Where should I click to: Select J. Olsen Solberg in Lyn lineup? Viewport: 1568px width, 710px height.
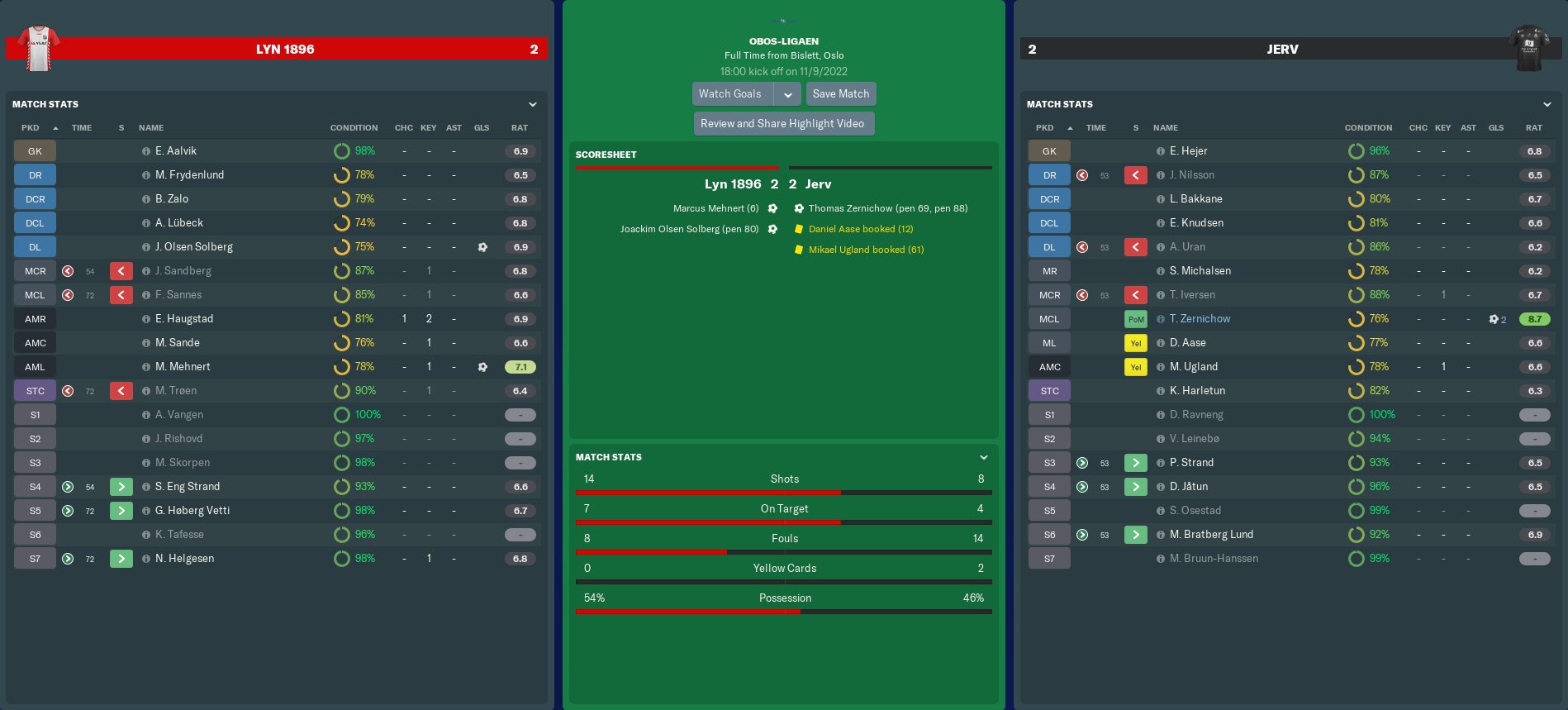coord(194,247)
